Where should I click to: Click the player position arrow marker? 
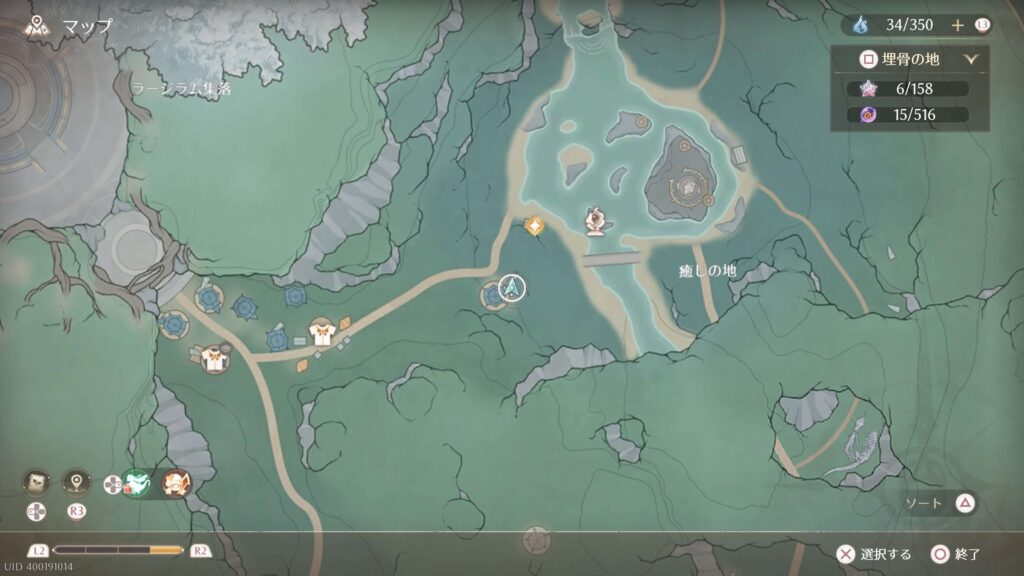click(x=513, y=289)
